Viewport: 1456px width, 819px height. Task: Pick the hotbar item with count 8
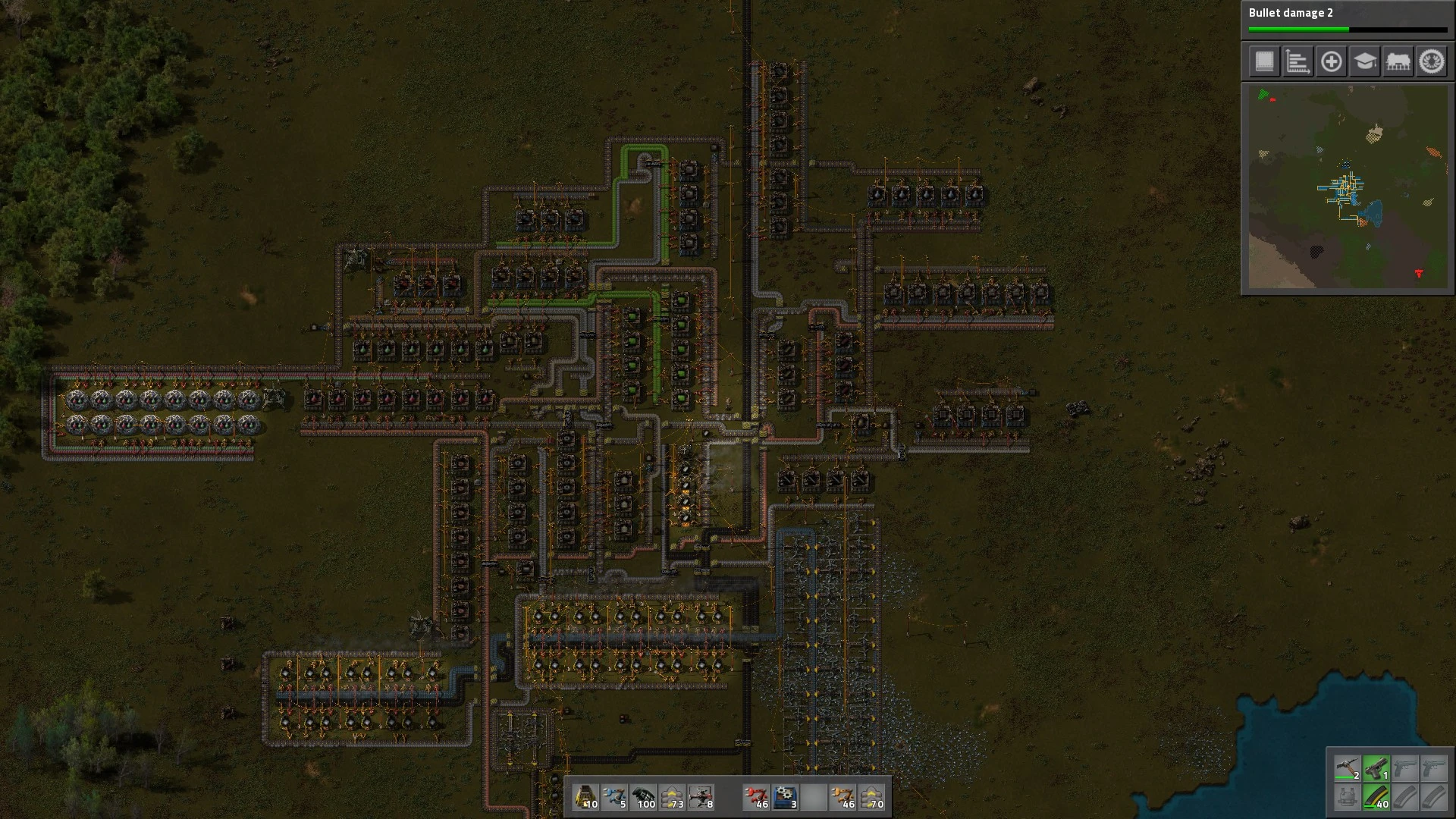(701, 797)
